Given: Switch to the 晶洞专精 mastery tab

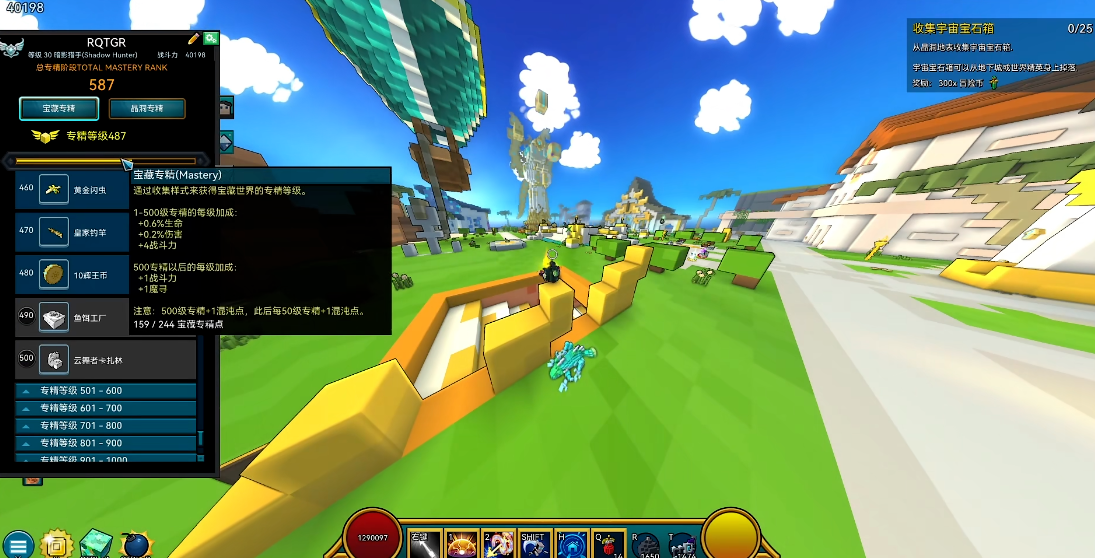Looking at the screenshot, I should tap(147, 108).
